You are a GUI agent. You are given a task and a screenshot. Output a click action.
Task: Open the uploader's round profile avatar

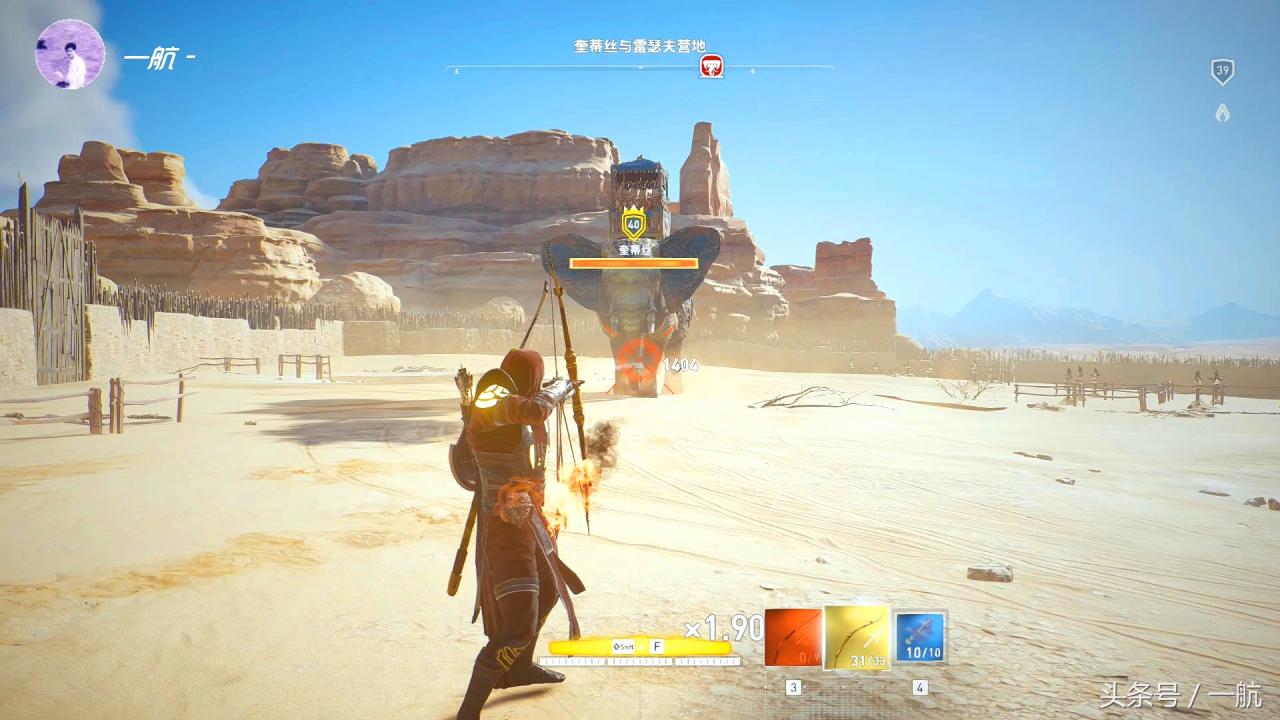70,54
